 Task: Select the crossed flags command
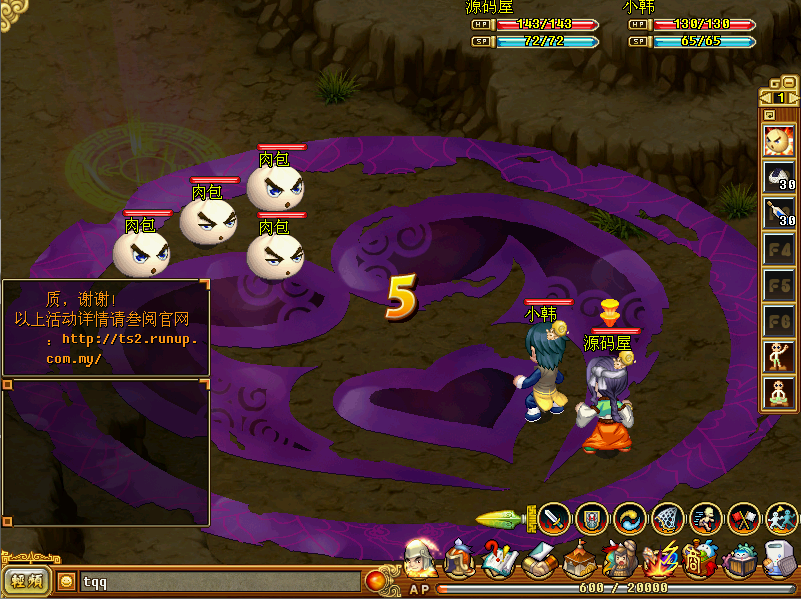pyautogui.click(x=743, y=518)
